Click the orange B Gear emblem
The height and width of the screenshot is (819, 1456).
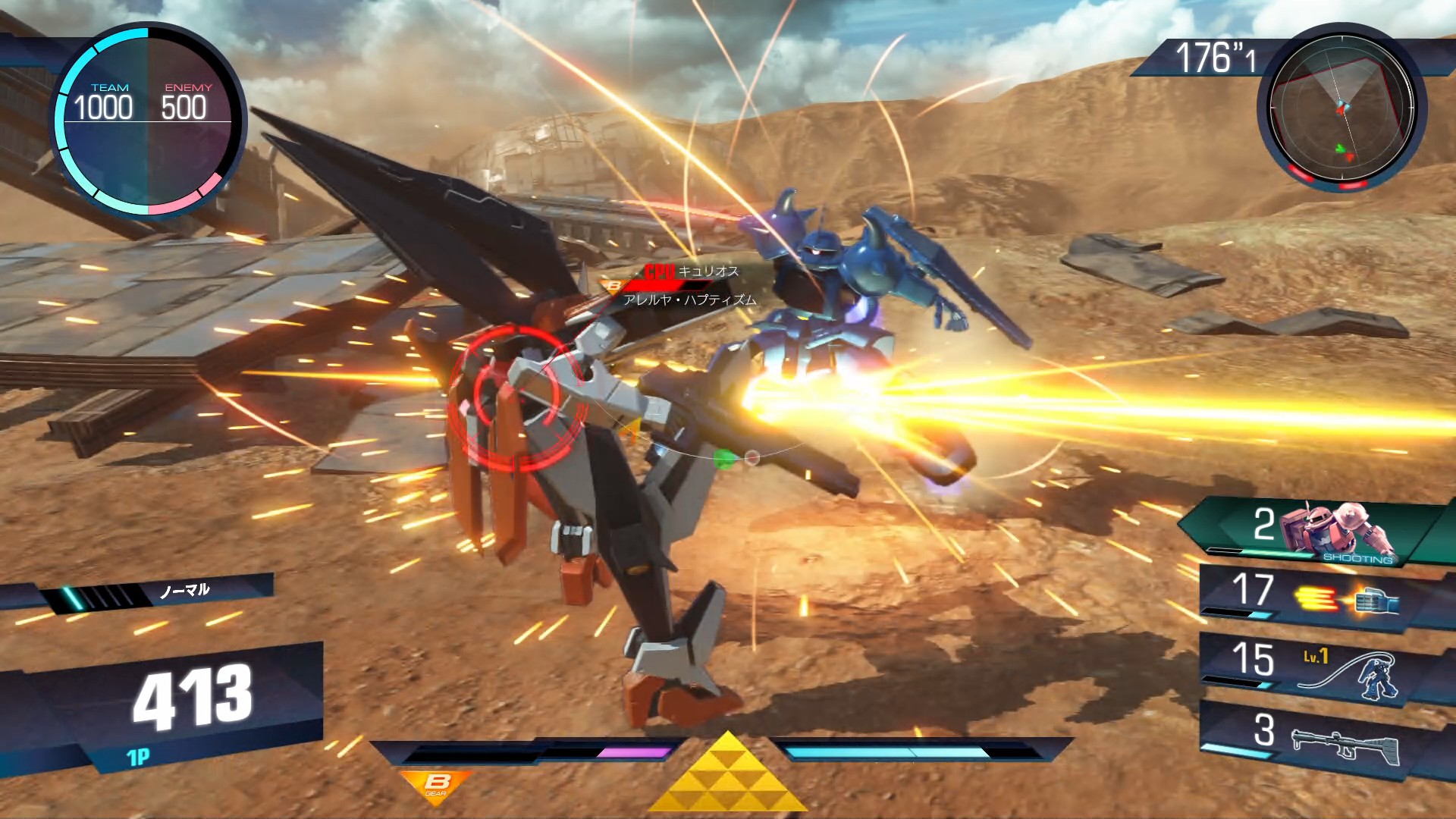pyautogui.click(x=436, y=784)
